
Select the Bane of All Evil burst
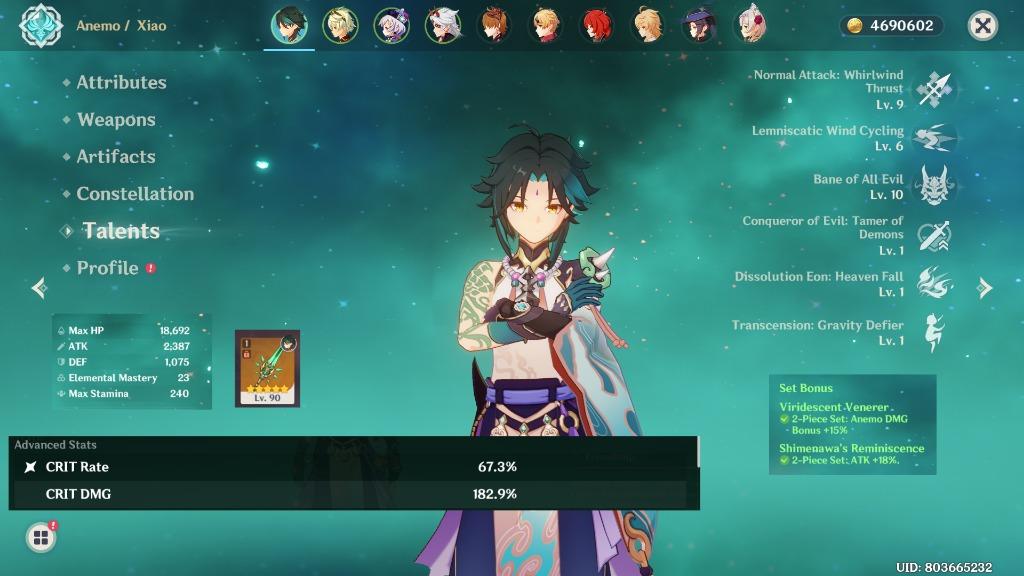coord(935,186)
